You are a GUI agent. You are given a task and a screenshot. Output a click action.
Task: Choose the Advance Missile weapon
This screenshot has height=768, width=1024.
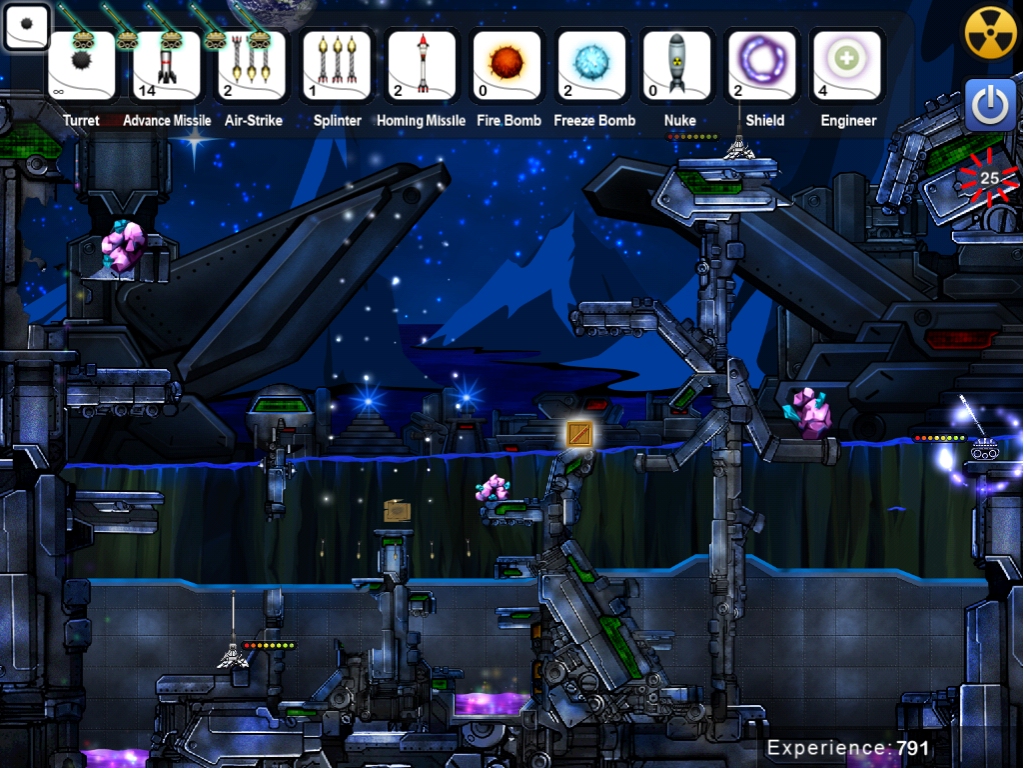tap(167, 66)
